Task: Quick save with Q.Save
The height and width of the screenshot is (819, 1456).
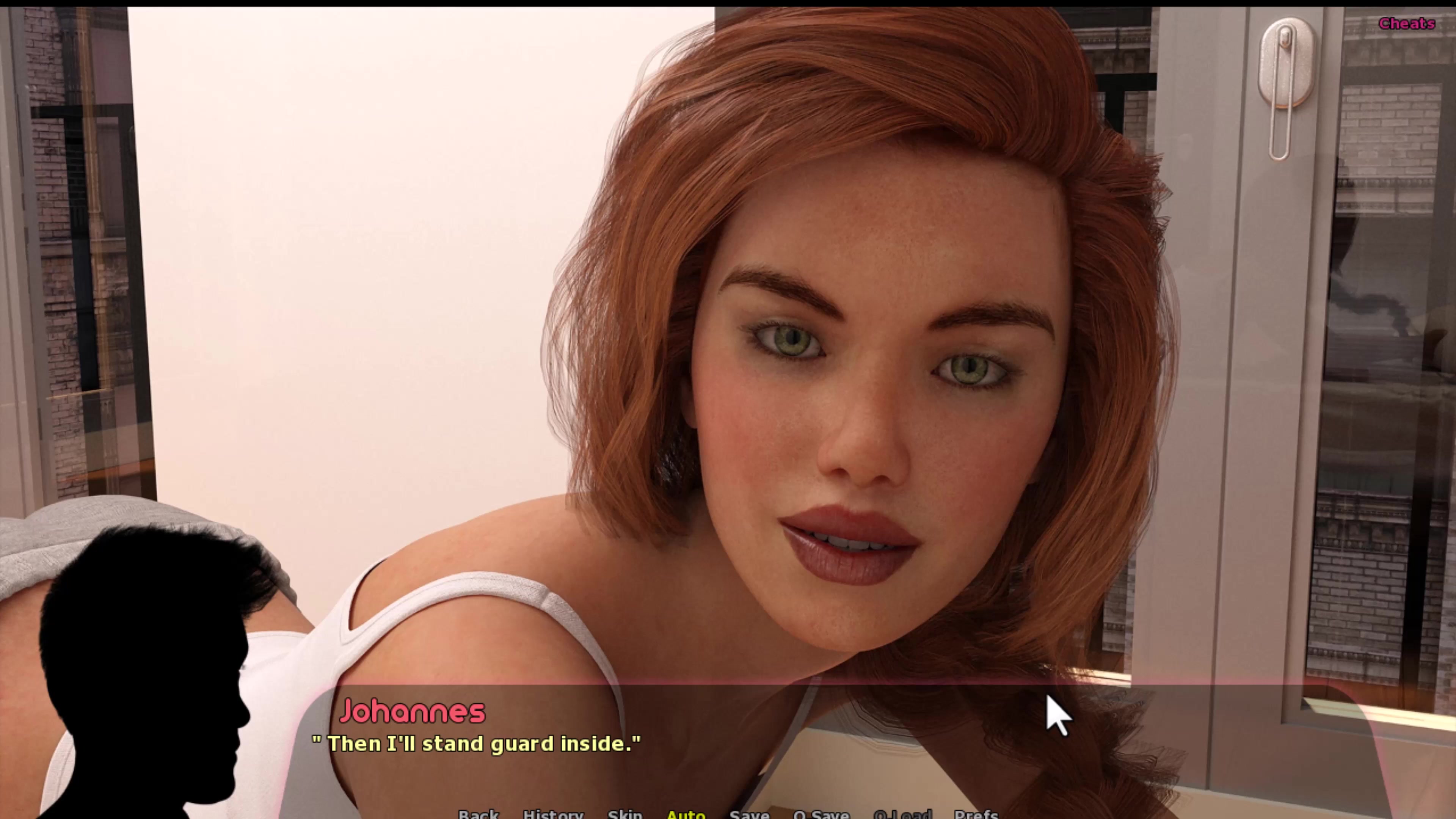Action: point(821,814)
